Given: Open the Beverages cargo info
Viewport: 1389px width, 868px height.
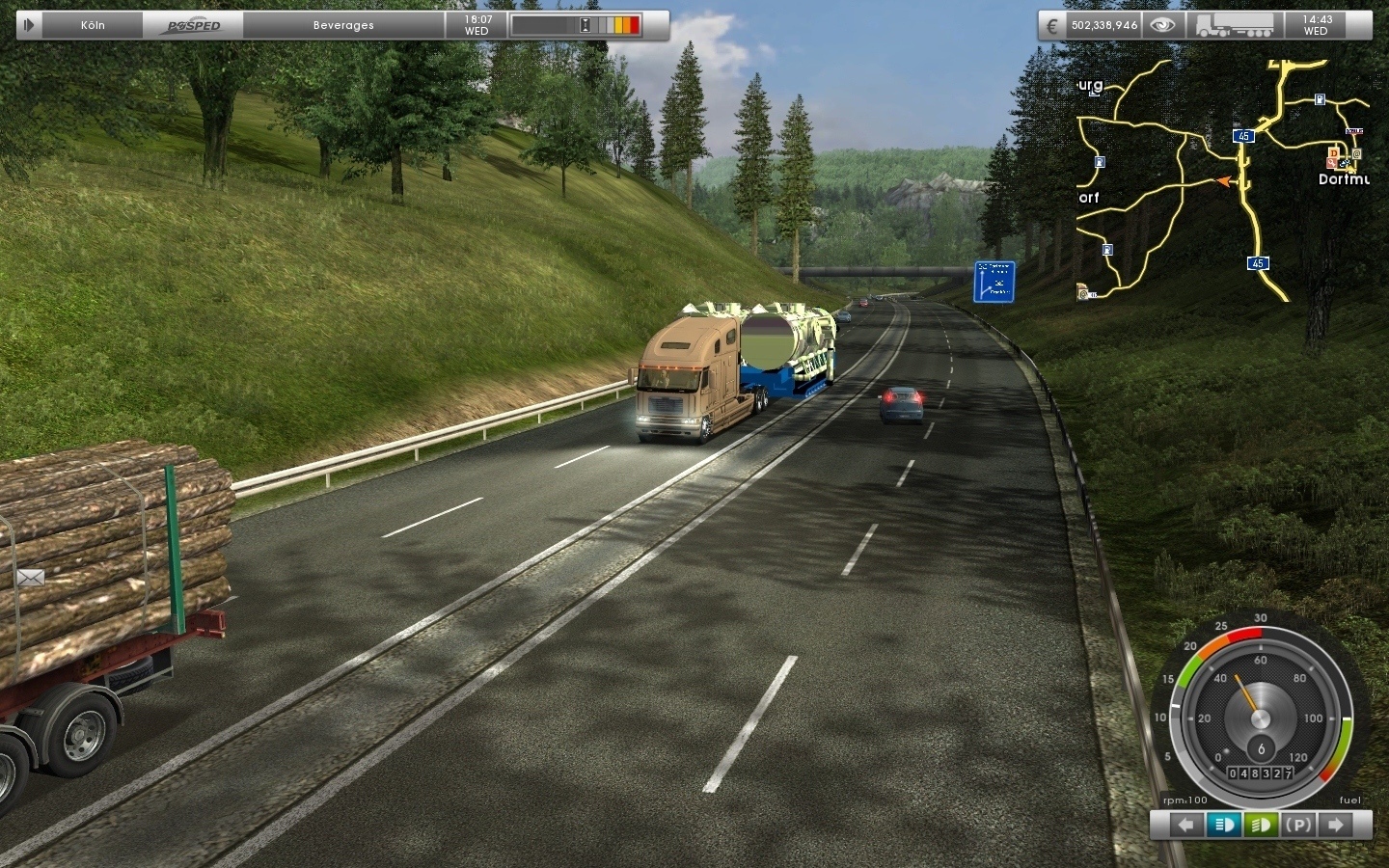Looking at the screenshot, I should pyautogui.click(x=343, y=25).
